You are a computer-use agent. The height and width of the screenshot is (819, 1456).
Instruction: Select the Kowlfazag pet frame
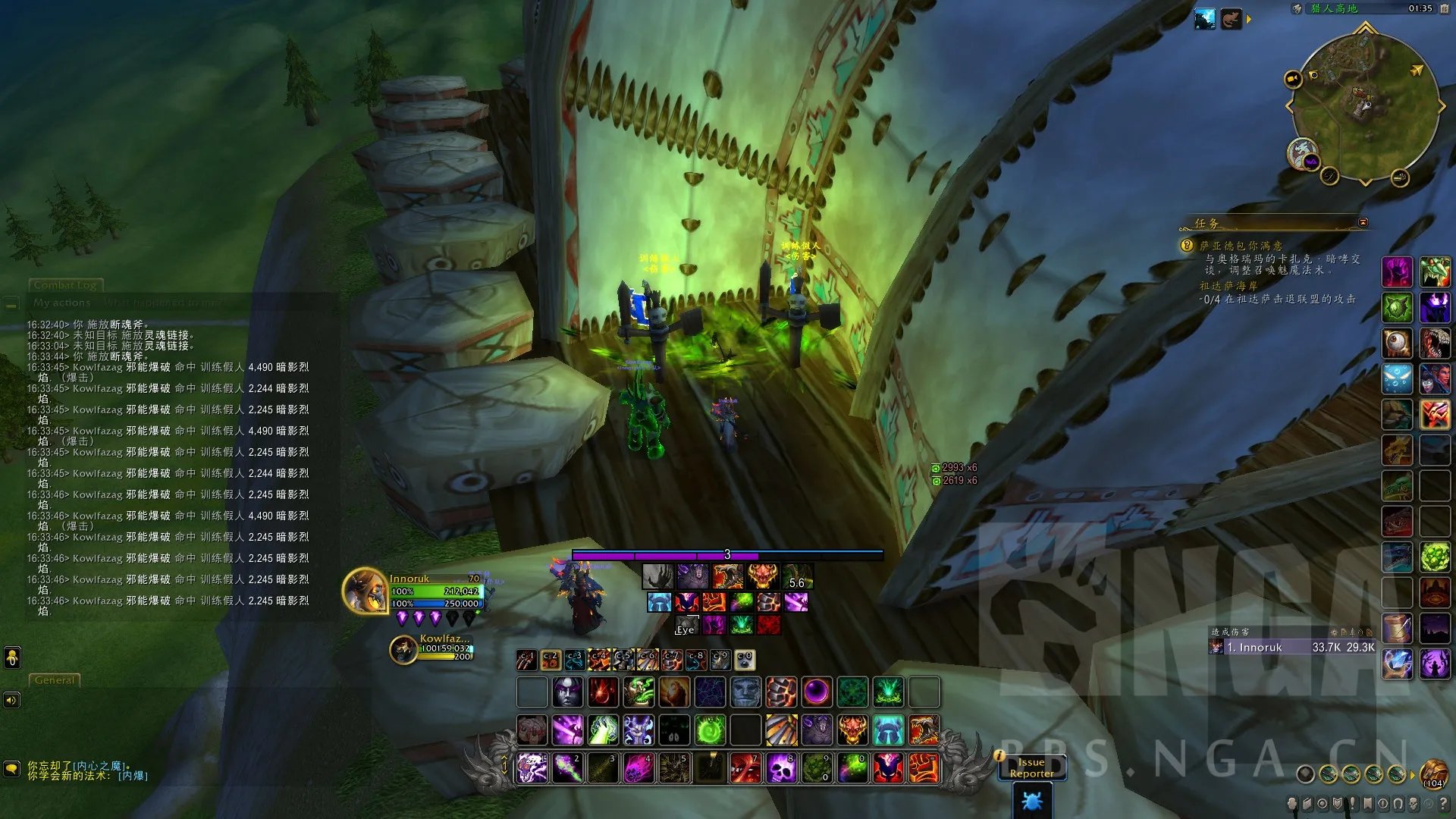(404, 649)
